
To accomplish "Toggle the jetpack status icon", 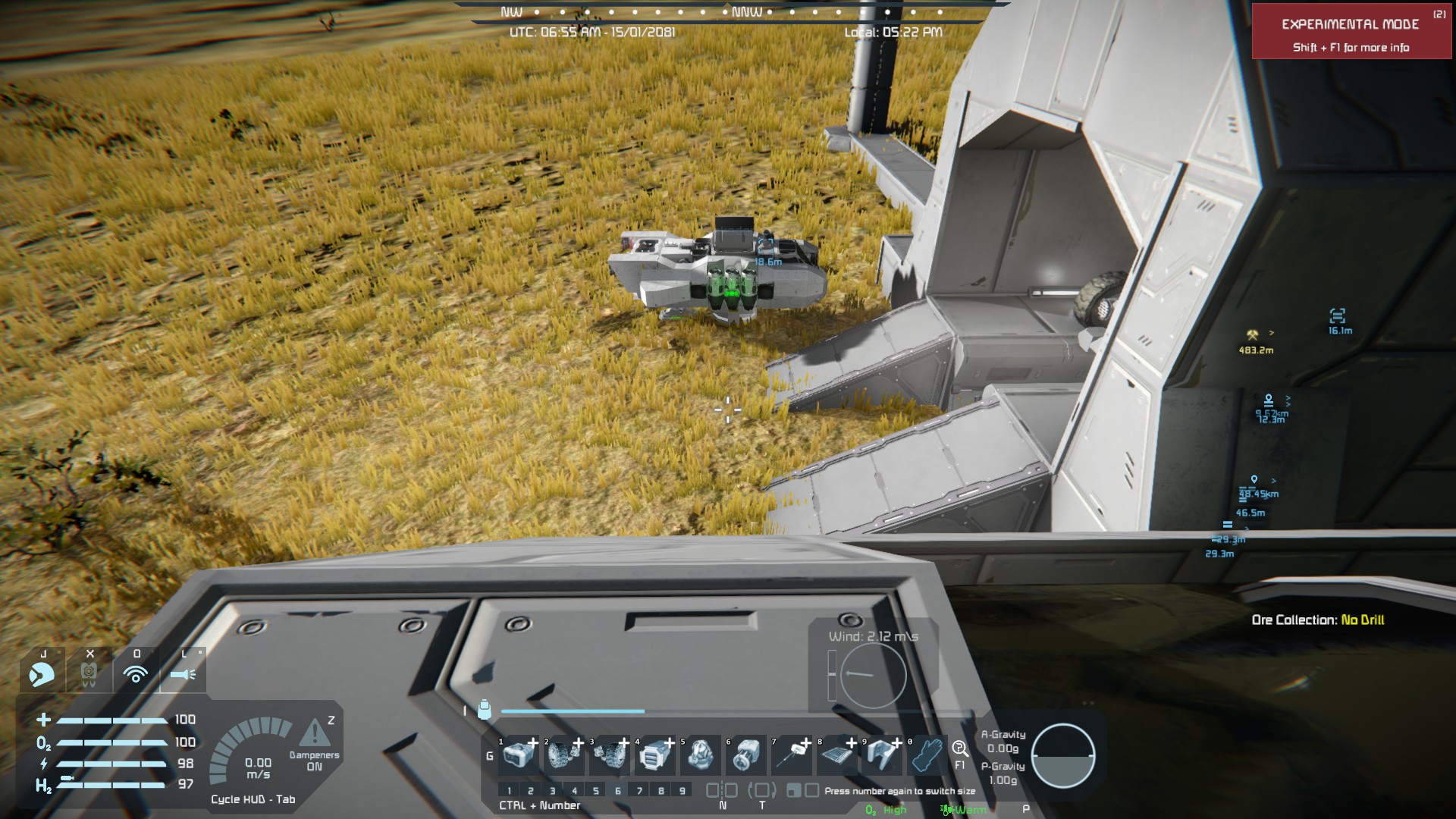I will [x=89, y=673].
